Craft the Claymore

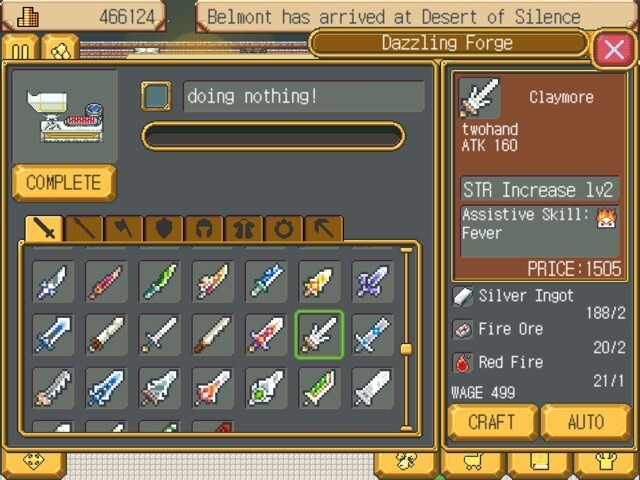coord(492,422)
